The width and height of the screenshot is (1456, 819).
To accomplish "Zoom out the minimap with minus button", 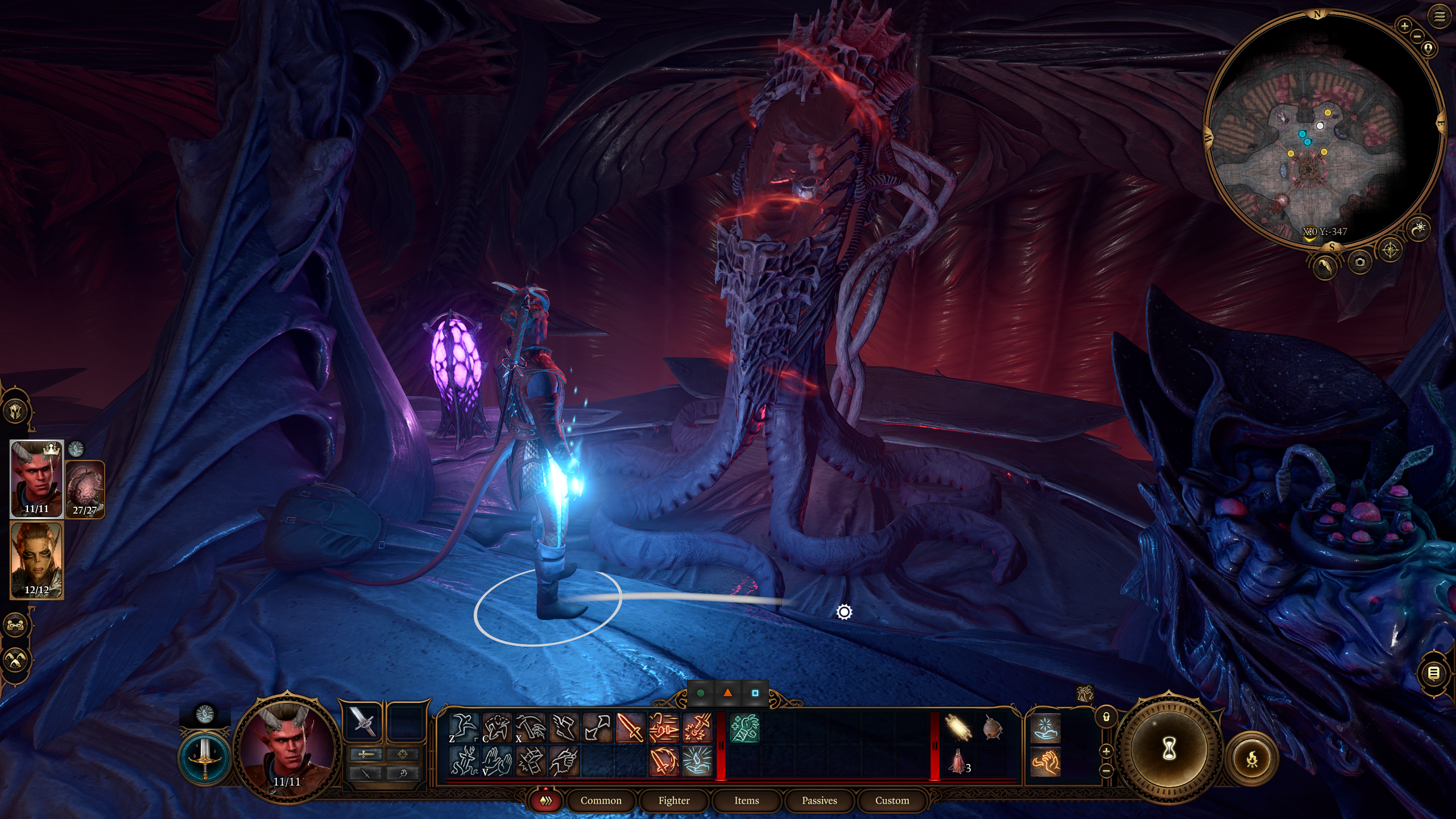I will [1417, 36].
